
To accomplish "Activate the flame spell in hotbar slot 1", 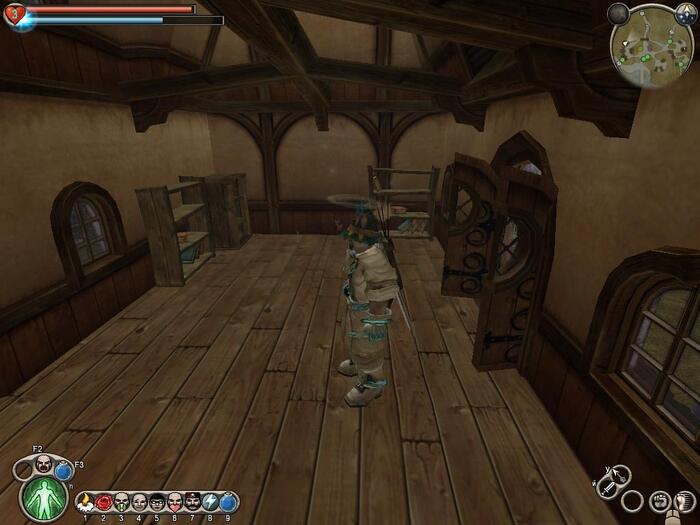I will (85, 501).
